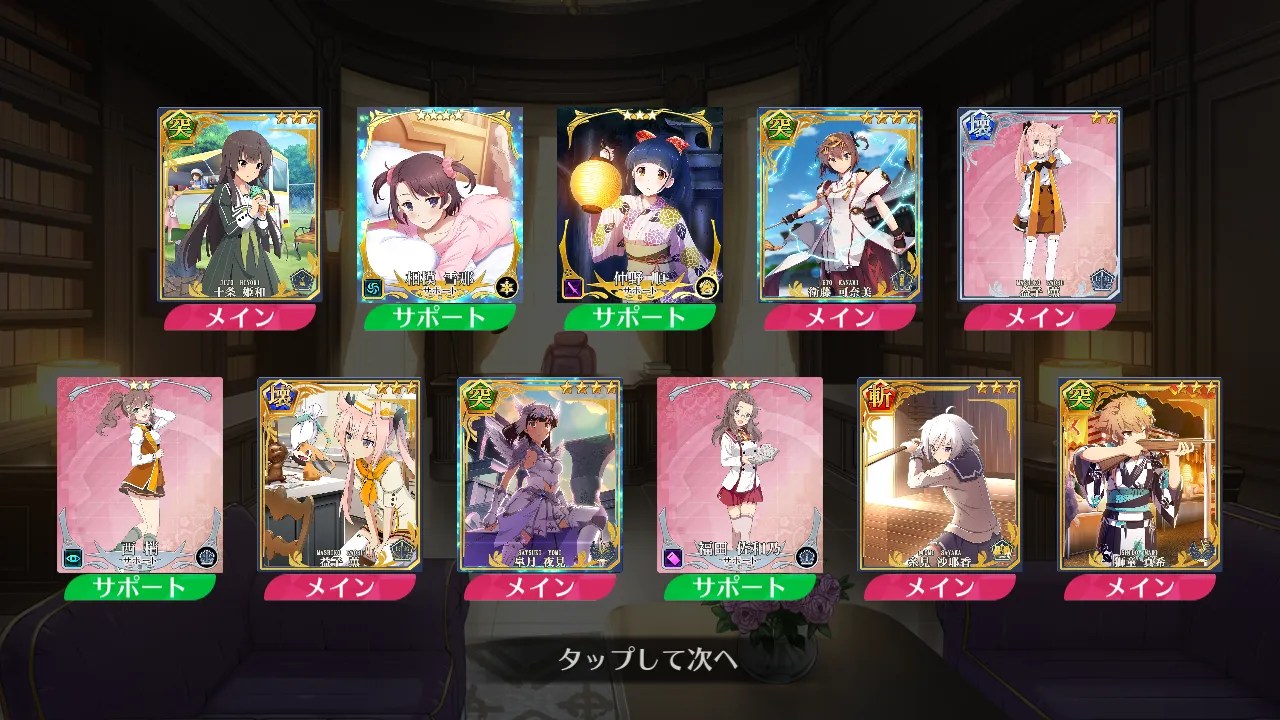Tap the タップして次へ prompt to continue
The height and width of the screenshot is (720, 1280).
[x=647, y=661]
